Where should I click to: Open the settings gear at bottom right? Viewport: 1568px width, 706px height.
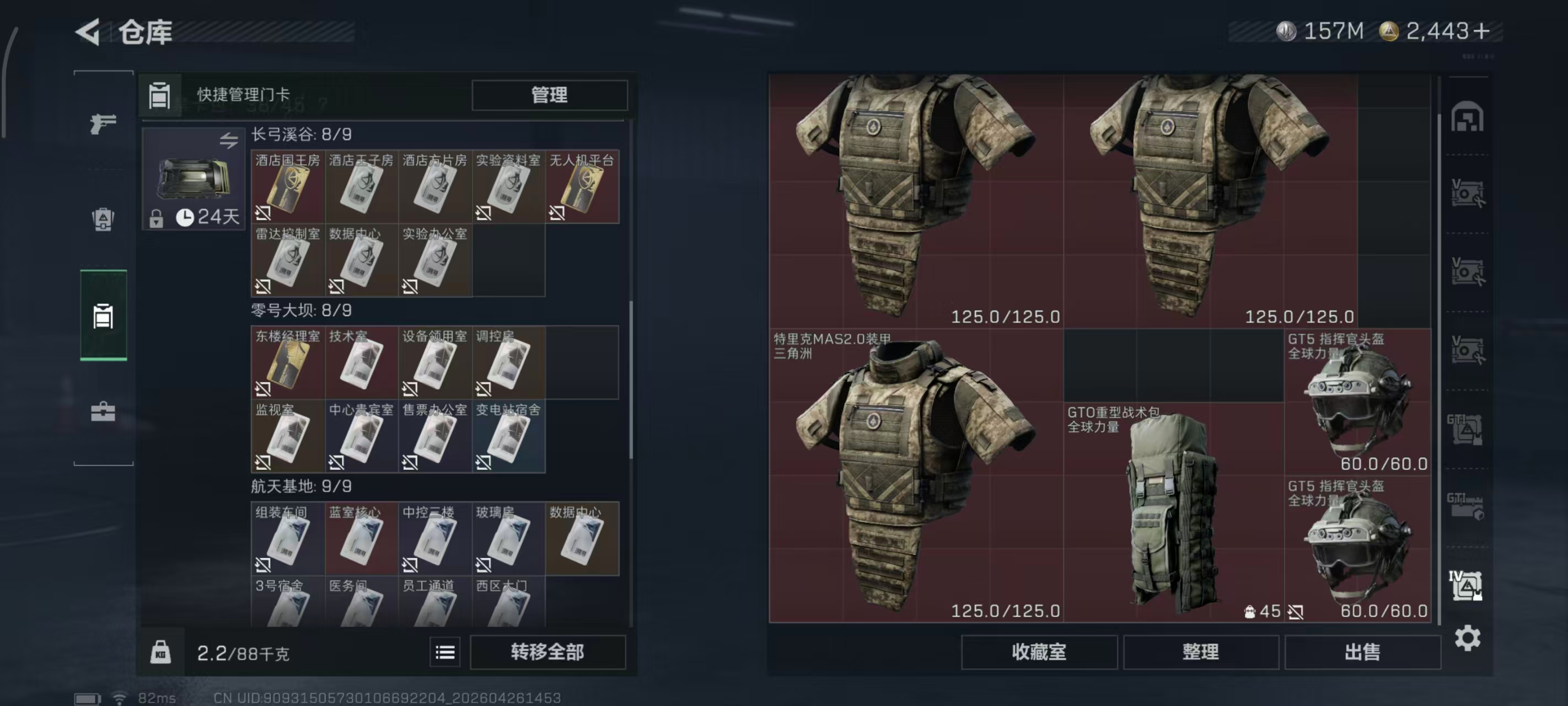coord(1469,638)
